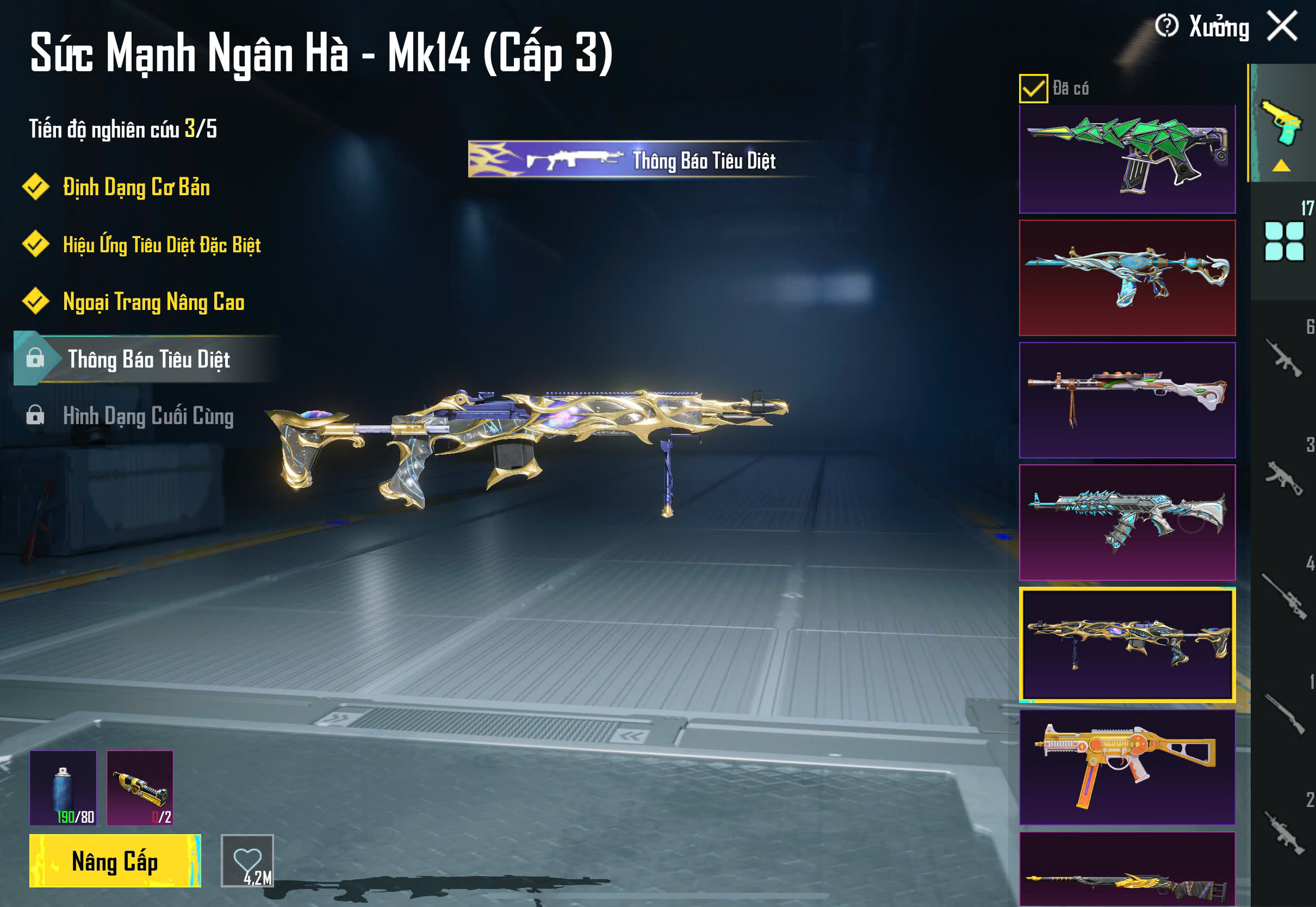
Task: Show Hiệu Ứng Tiêu Diệt Đặc Biệt stage
Action: (162, 245)
